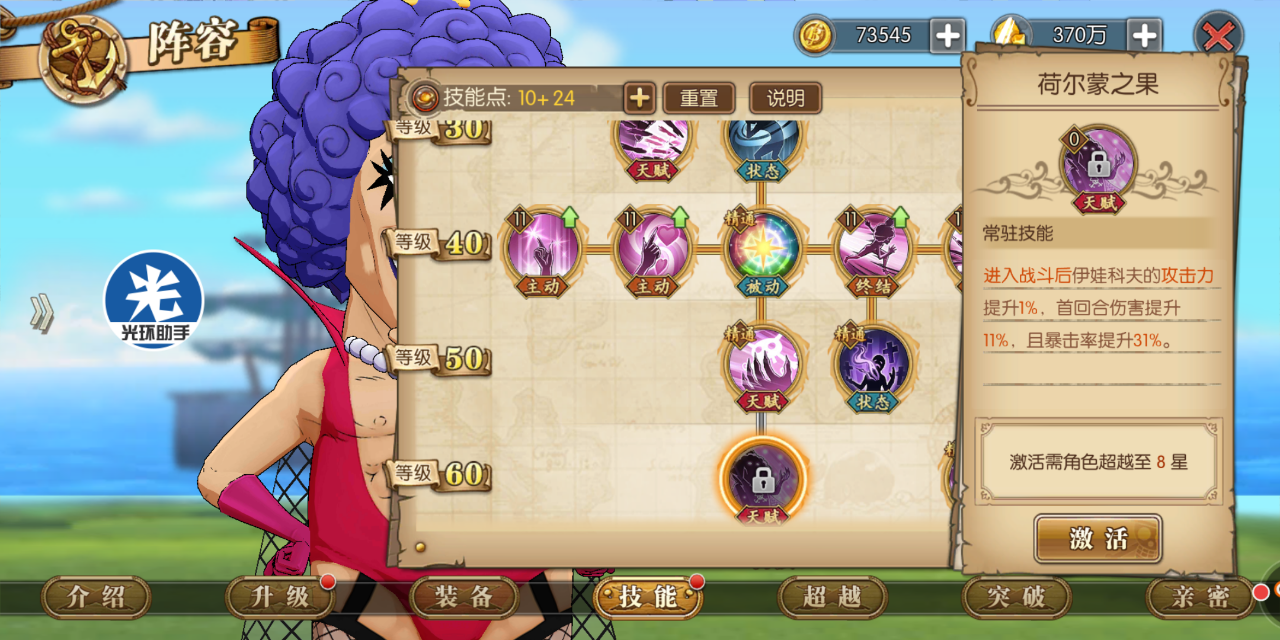This screenshot has width=1280, height=640.
Task: Select the locked level 60 talent skill
Action: [x=763, y=480]
